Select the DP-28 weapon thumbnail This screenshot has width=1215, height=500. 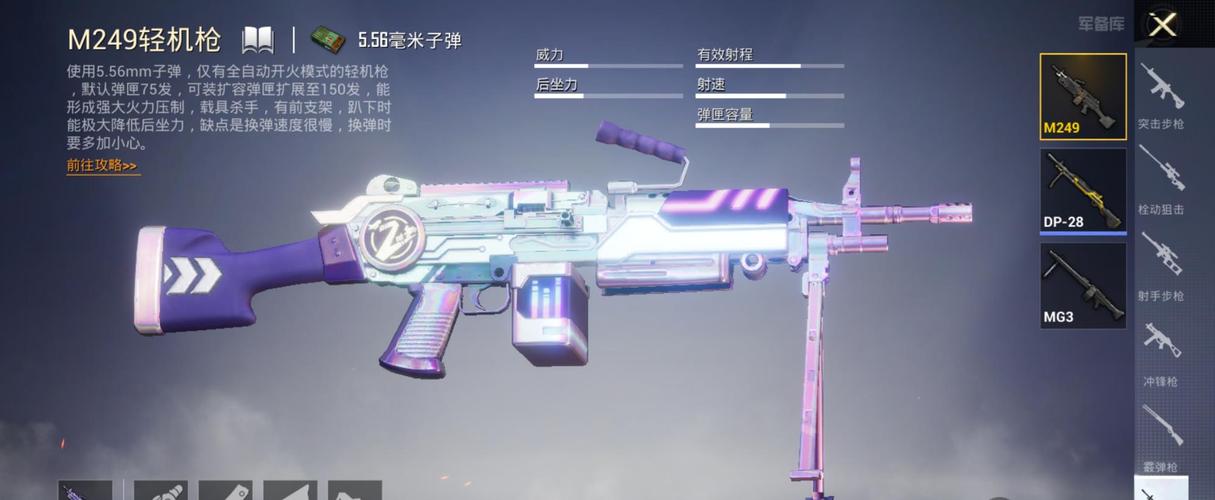1083,190
